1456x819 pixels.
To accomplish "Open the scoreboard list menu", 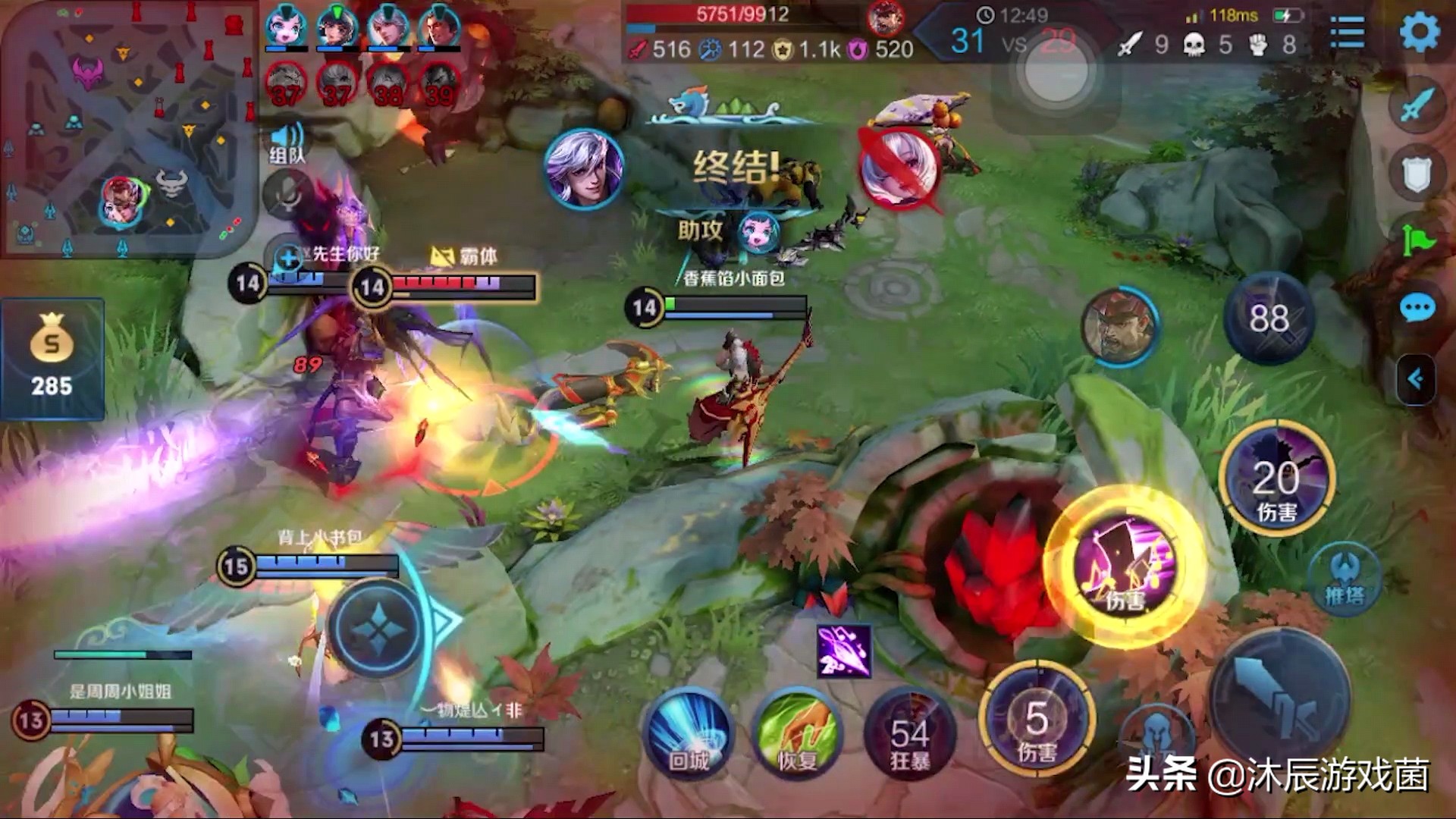I will 1347,33.
